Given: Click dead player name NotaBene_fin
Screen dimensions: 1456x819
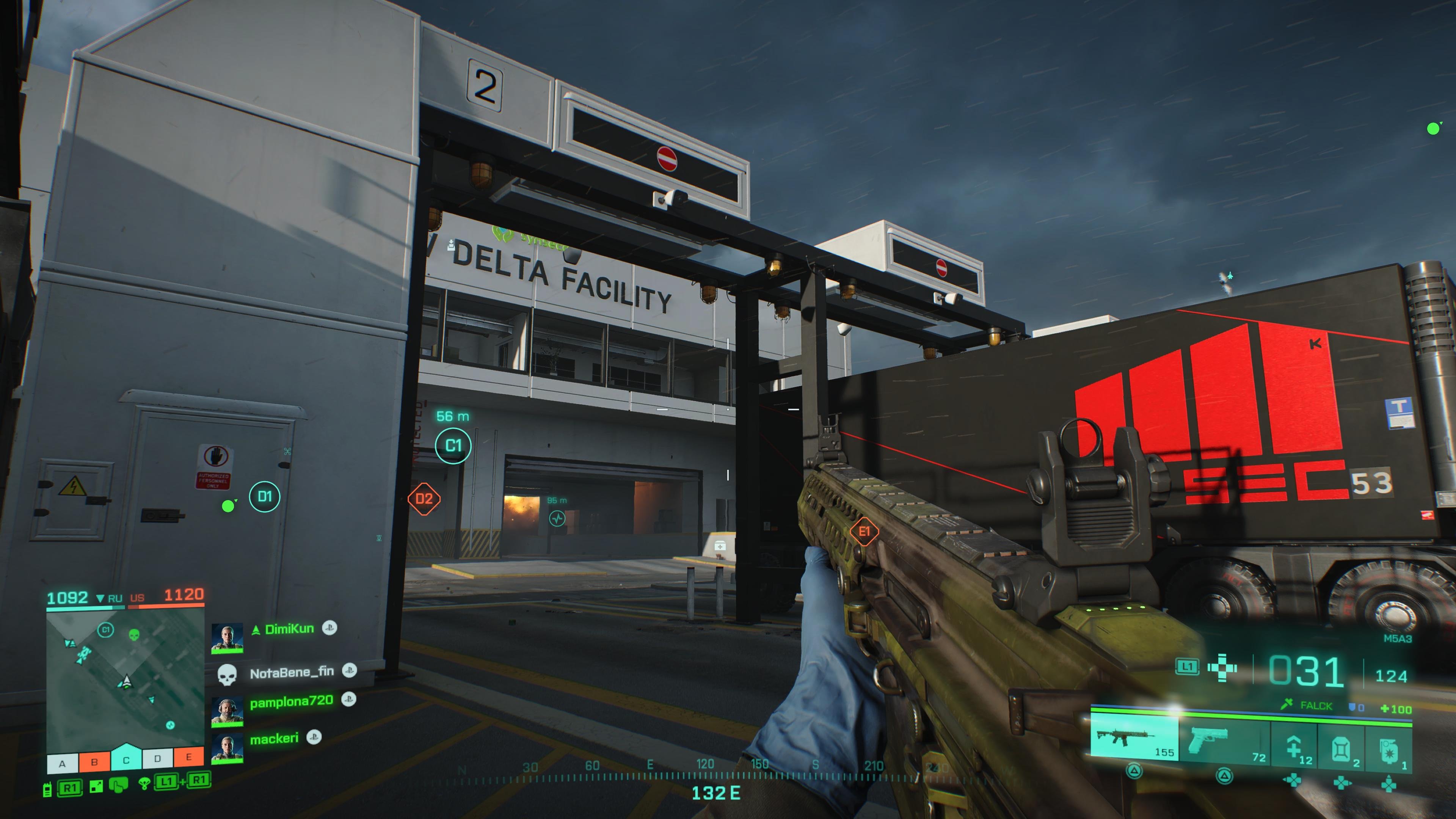Looking at the screenshot, I should pyautogui.click(x=292, y=673).
